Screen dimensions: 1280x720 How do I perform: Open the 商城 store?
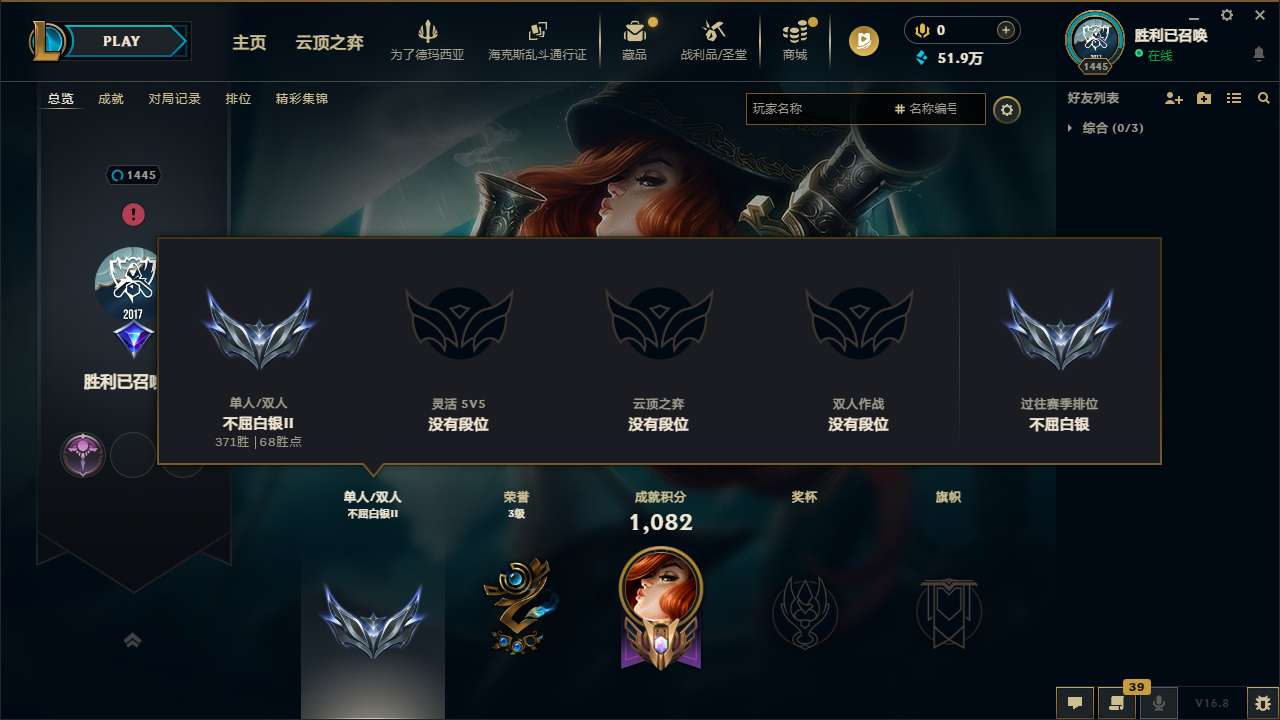pyautogui.click(x=795, y=40)
